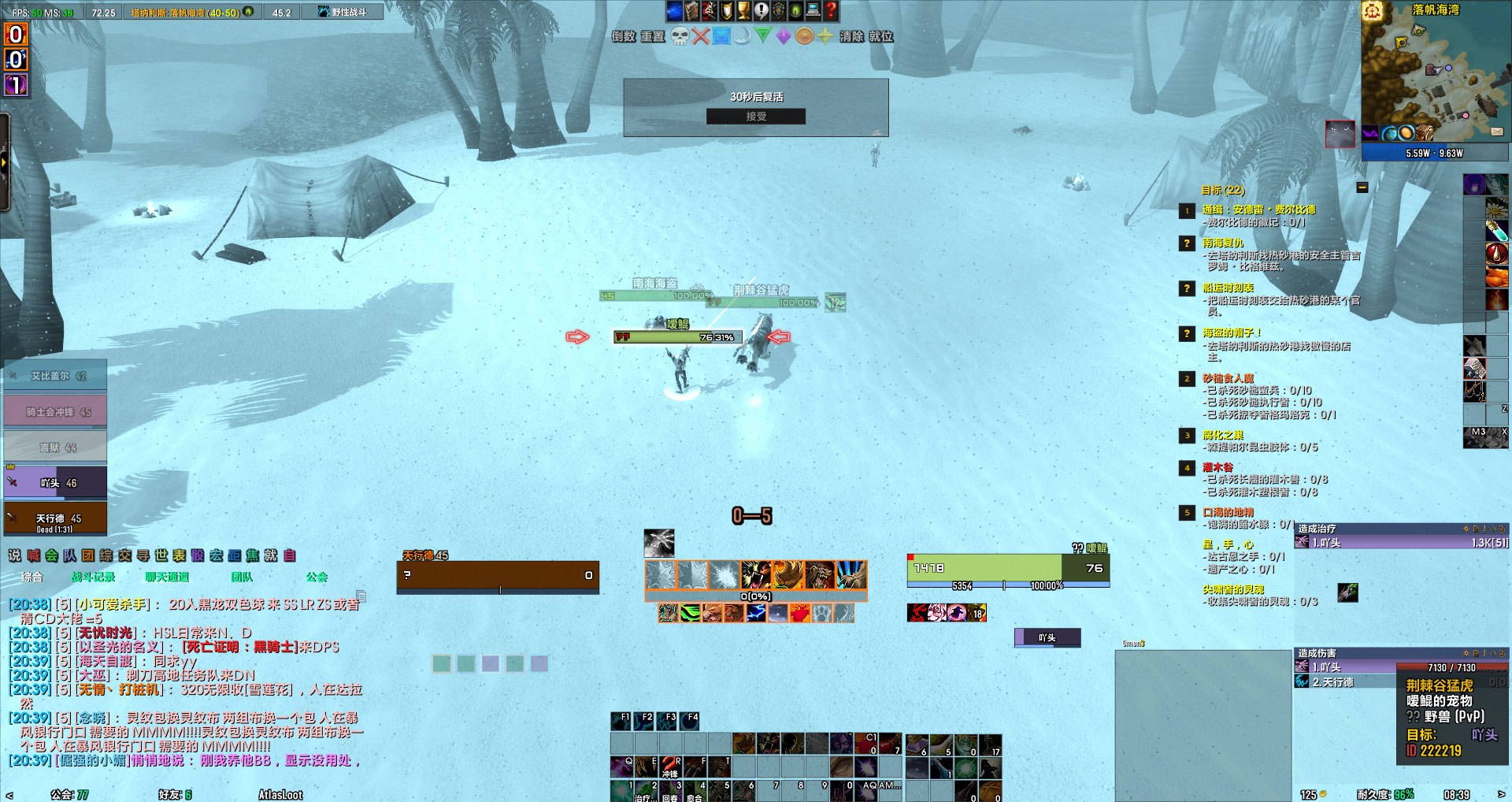The image size is (1512, 802).
Task: Toggle the 宏 macro chat shortcut
Action: coord(217,556)
